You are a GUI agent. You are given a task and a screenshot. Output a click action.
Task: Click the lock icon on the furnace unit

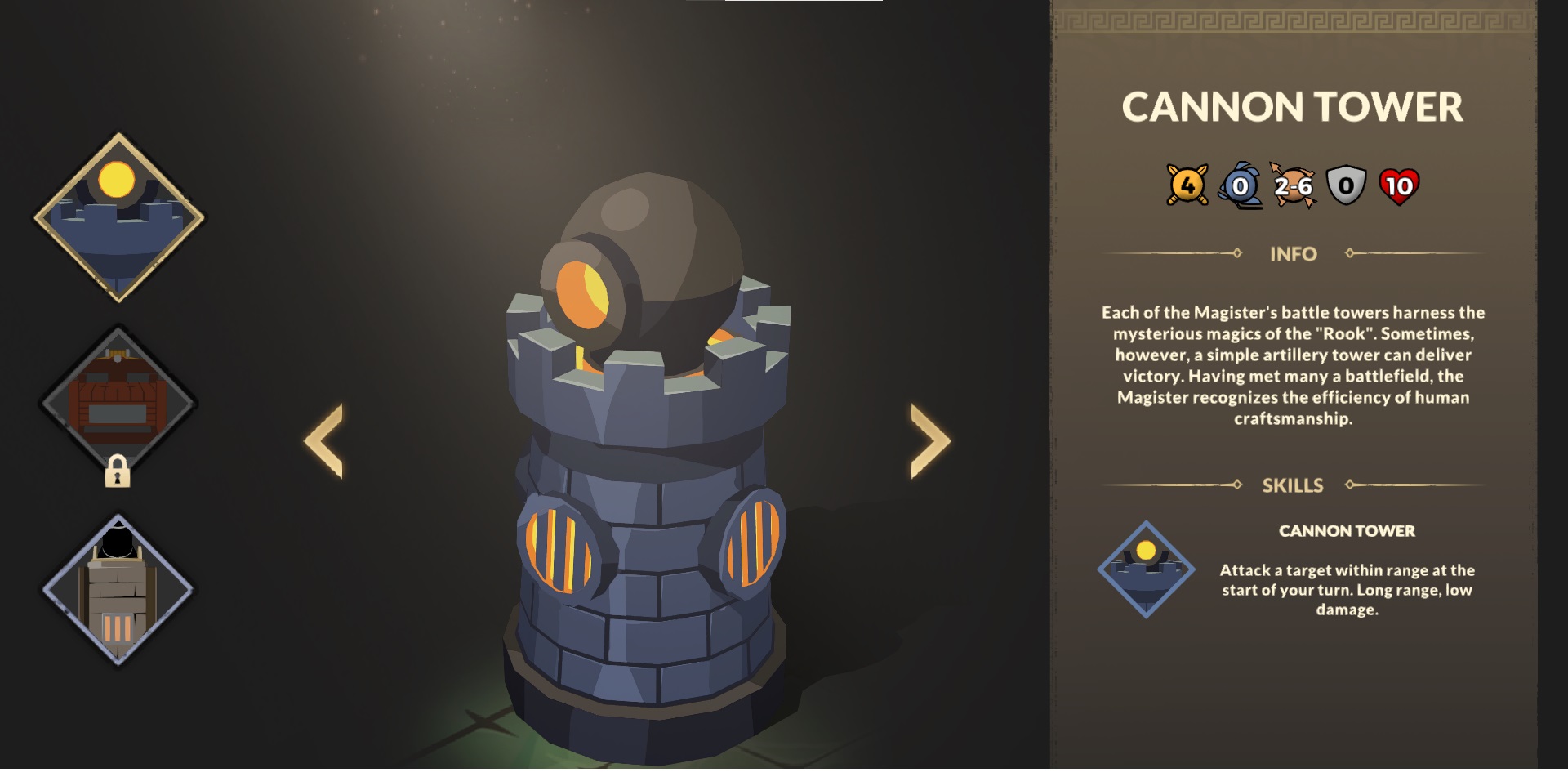coord(119,472)
